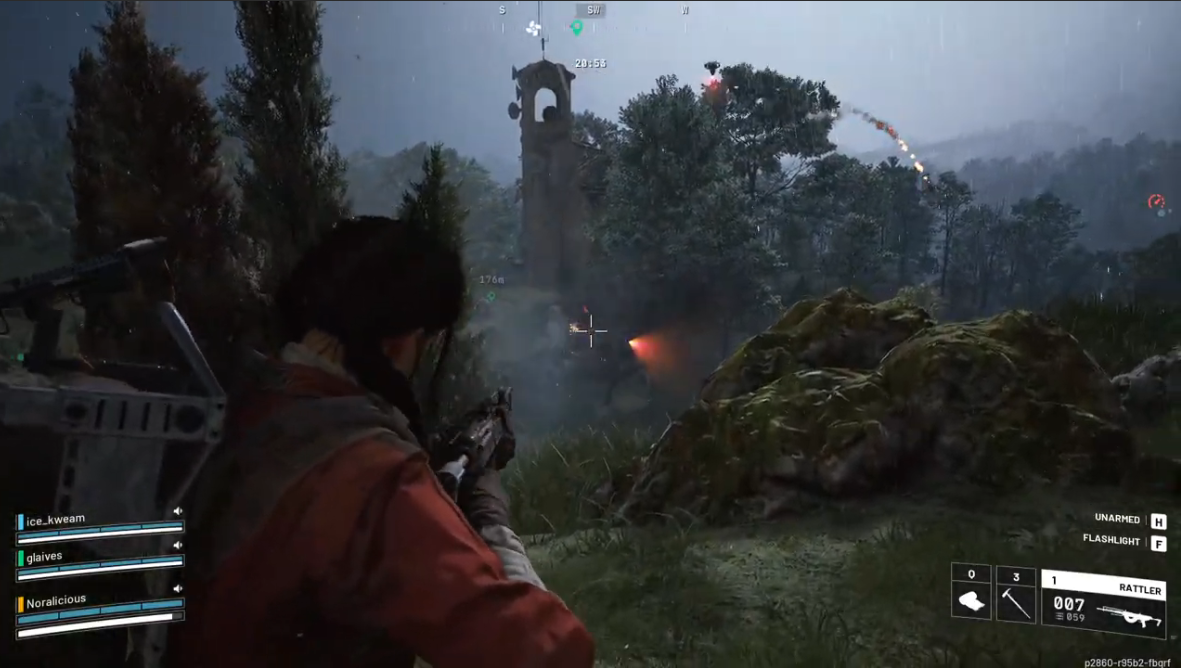Image resolution: width=1181 pixels, height=668 pixels.
Task: Choose the pickaxe tool slot
Action: [x=1016, y=602]
